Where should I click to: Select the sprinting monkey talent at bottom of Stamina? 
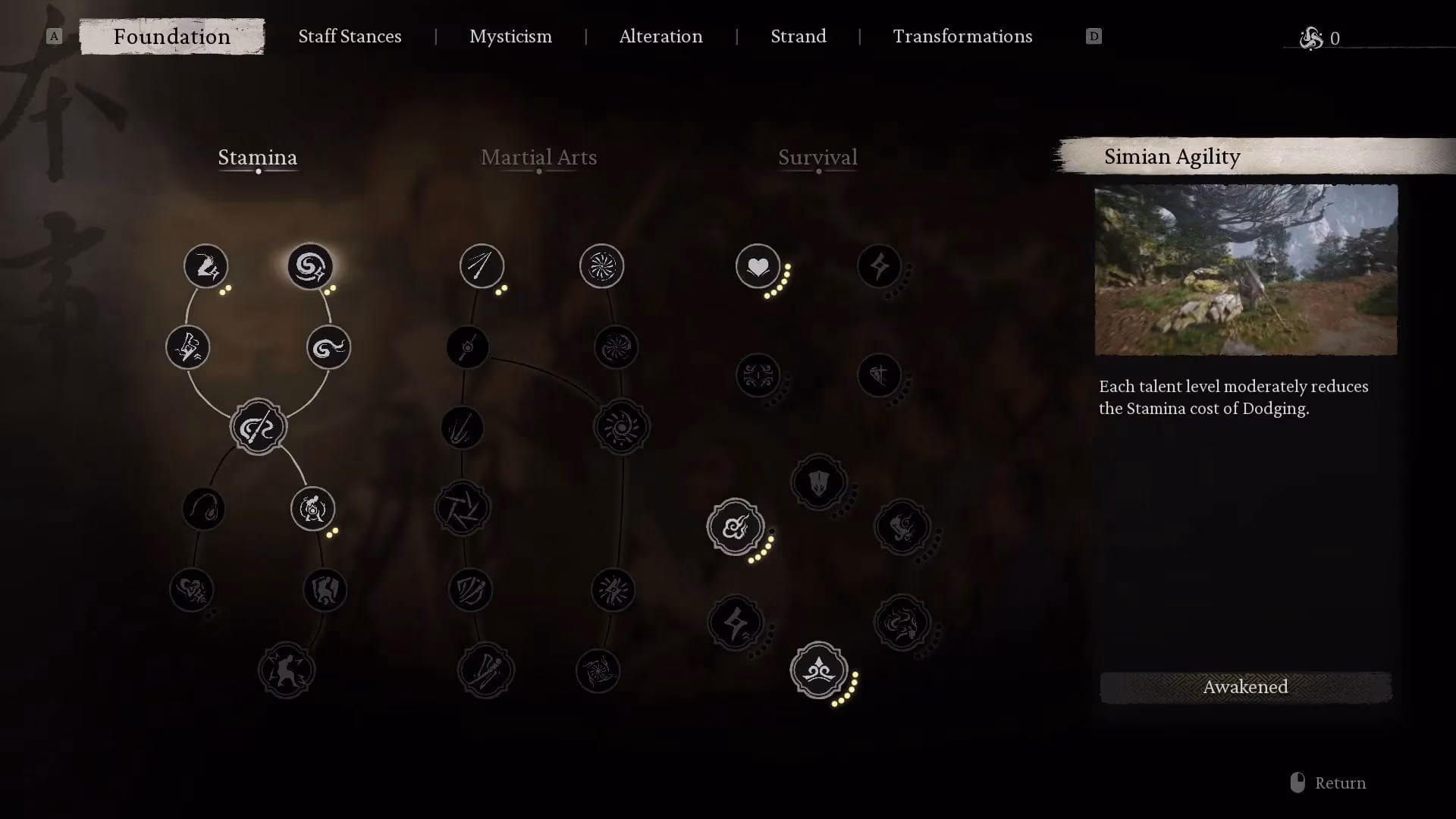tap(287, 669)
